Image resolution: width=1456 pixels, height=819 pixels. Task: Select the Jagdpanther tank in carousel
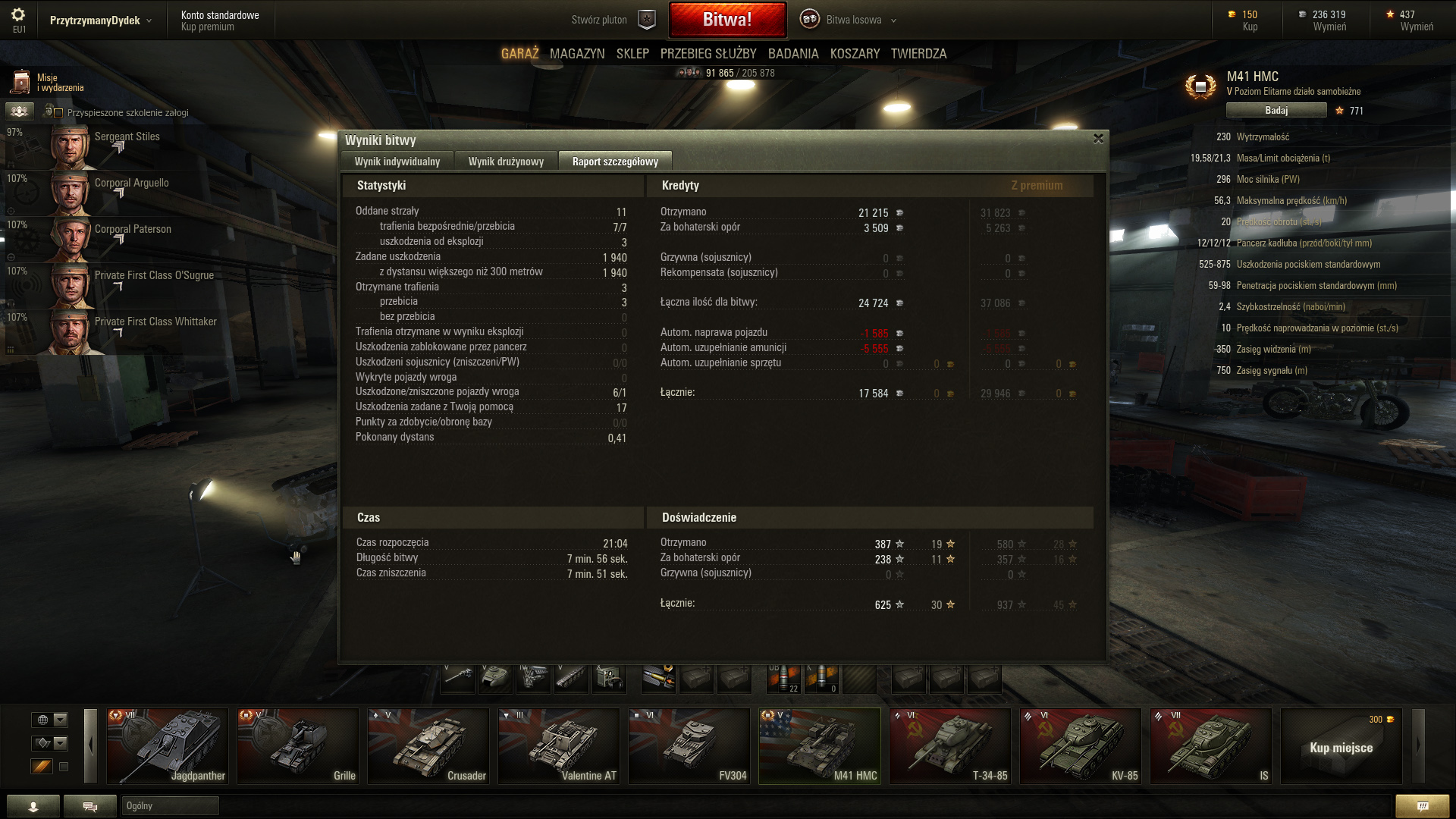pyautogui.click(x=168, y=746)
